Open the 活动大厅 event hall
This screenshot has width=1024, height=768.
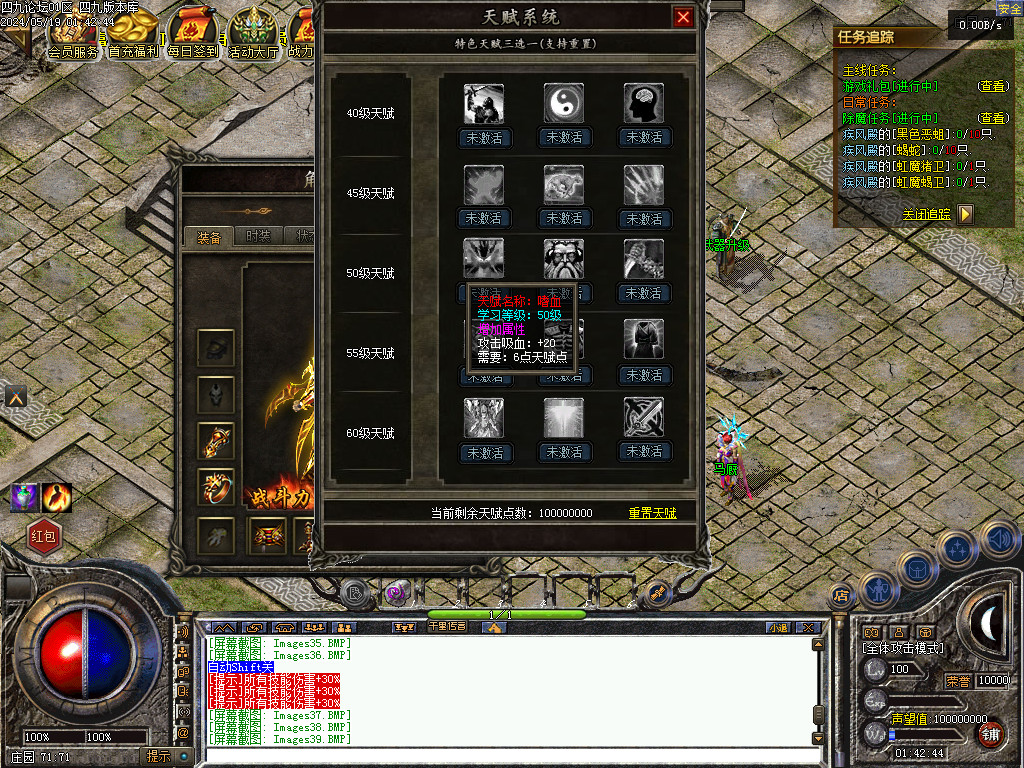(253, 52)
